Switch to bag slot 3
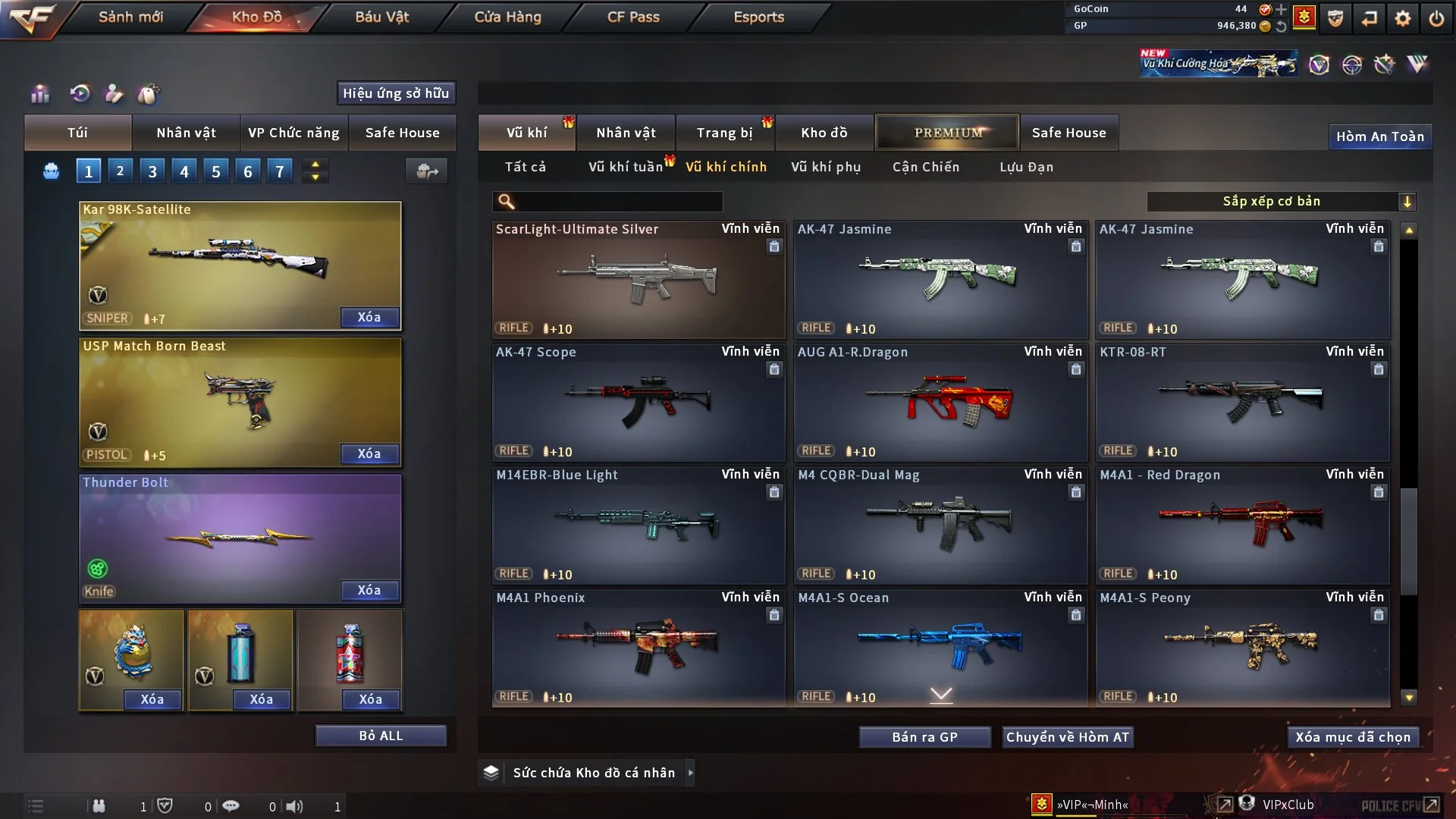Image resolution: width=1456 pixels, height=819 pixels. [152, 171]
